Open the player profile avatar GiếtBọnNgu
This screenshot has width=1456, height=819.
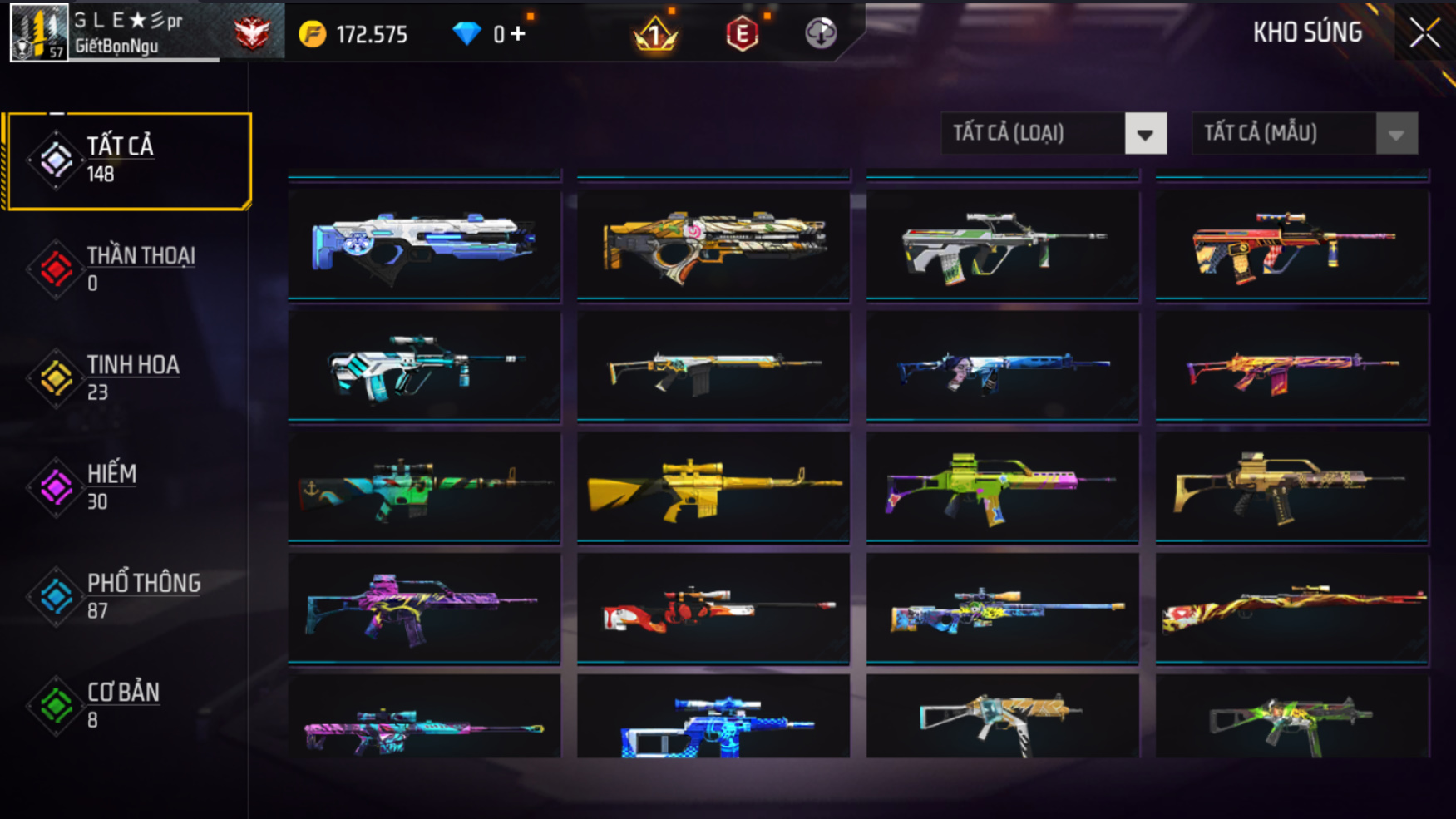pos(38,32)
